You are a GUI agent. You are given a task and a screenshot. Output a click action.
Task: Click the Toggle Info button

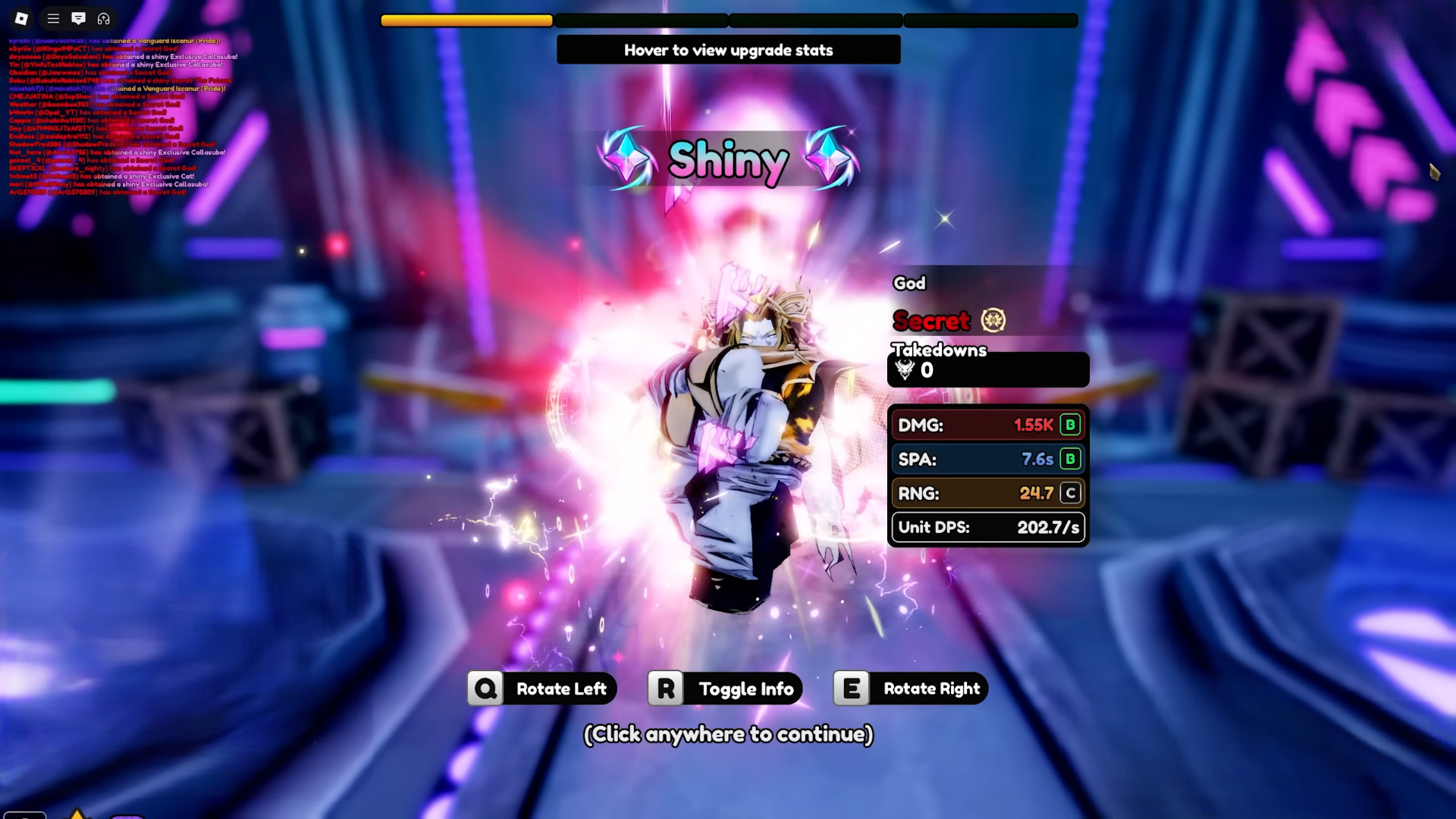725,689
